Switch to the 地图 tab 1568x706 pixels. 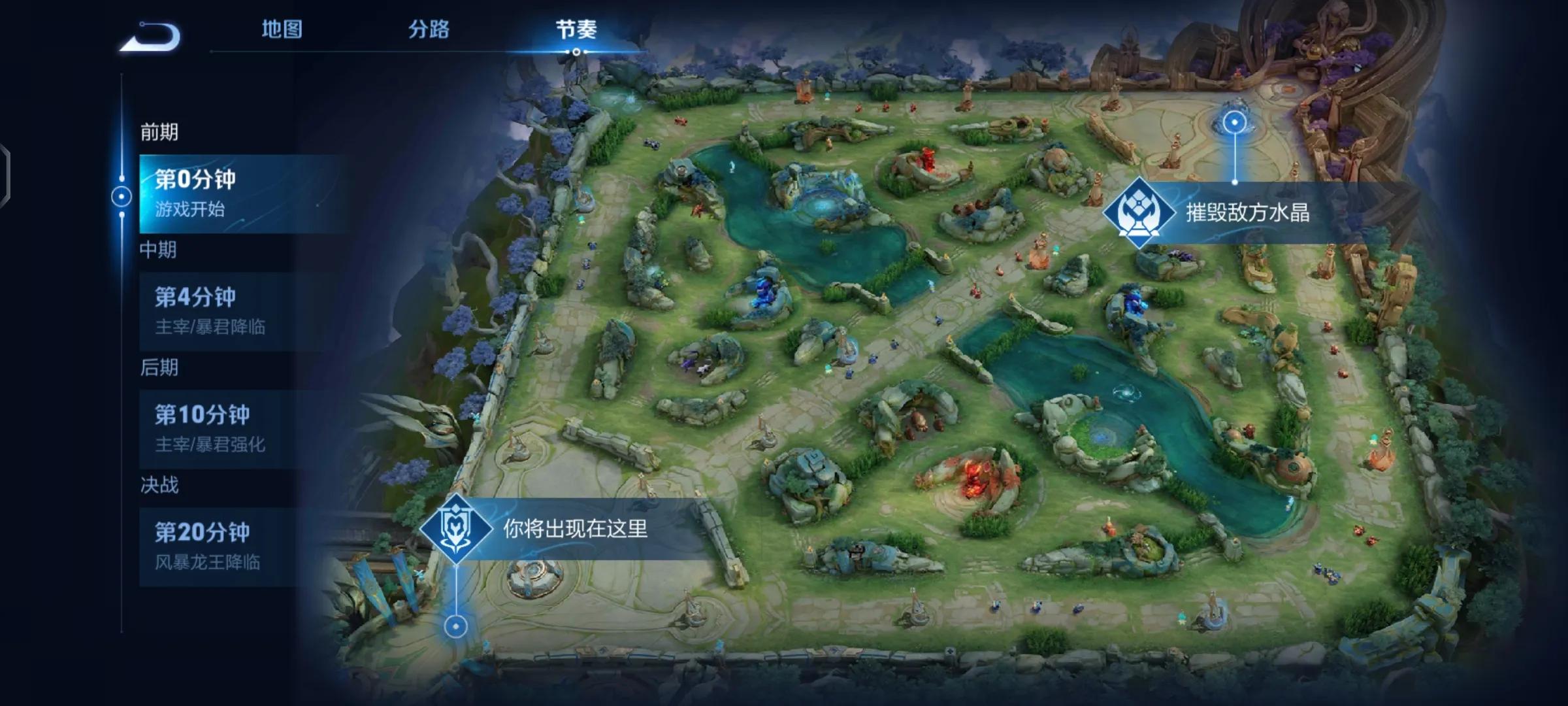[282, 29]
